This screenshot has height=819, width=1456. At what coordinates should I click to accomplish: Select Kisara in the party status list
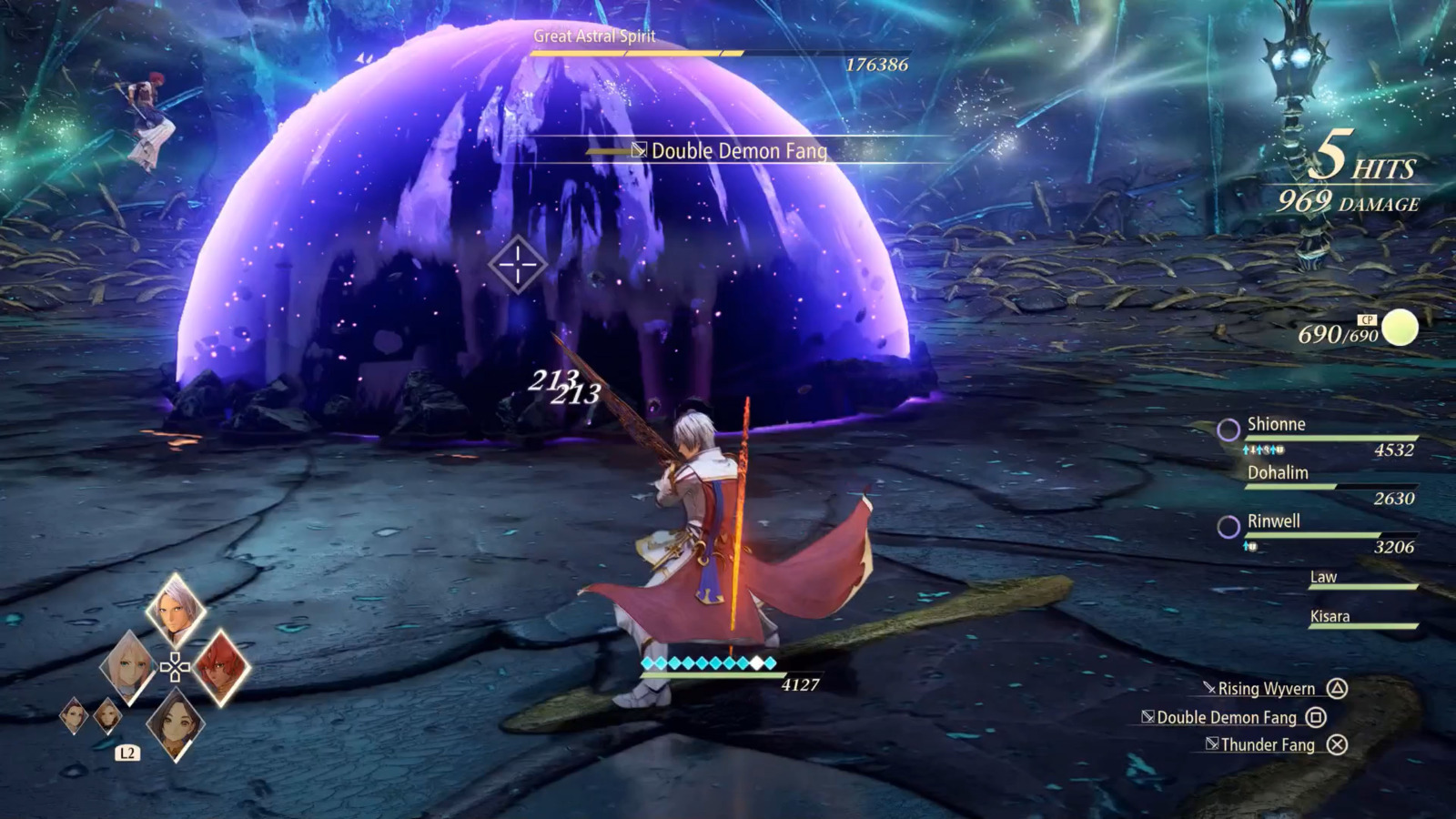click(1330, 617)
